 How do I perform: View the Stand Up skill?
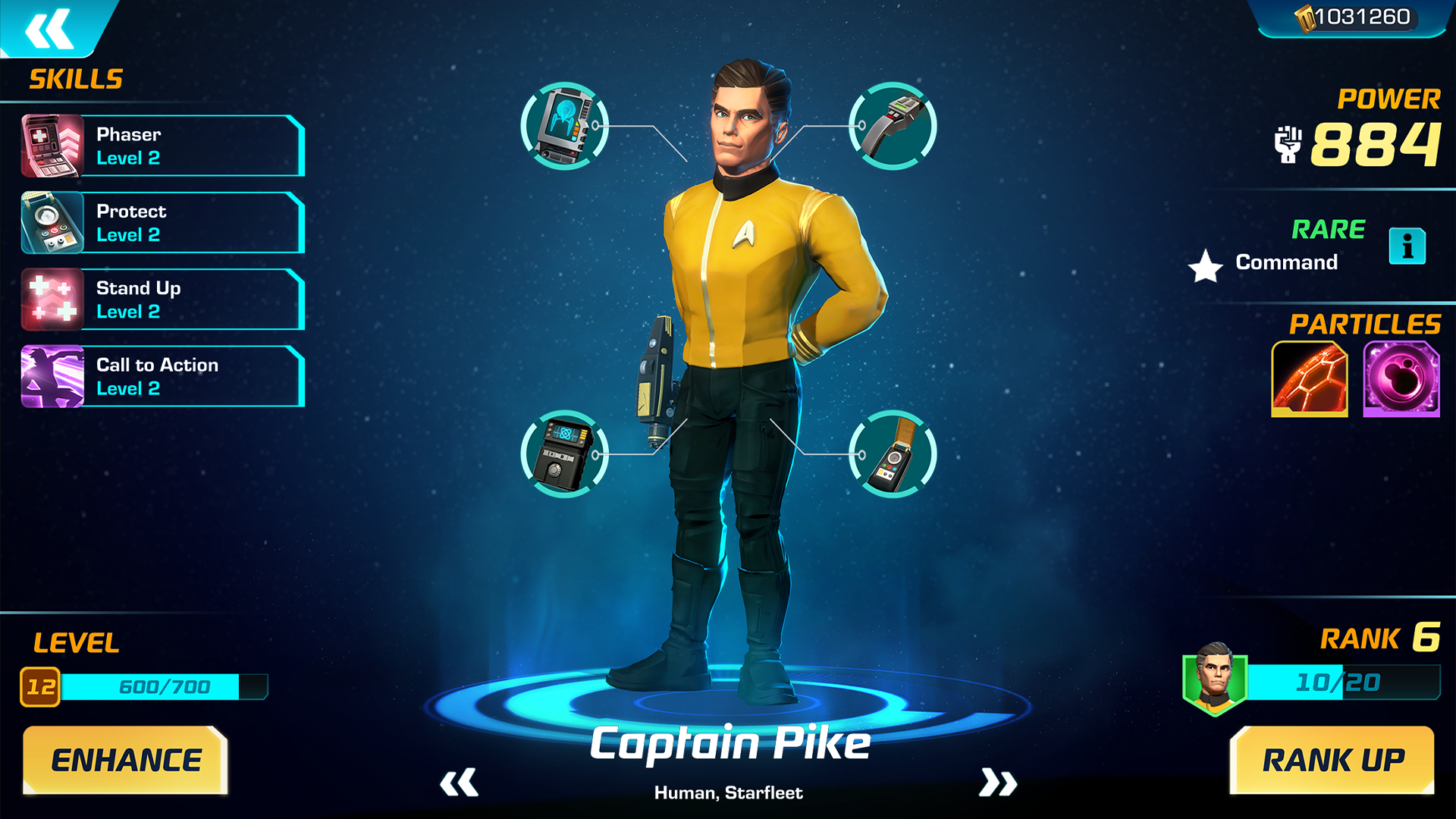pos(161,299)
